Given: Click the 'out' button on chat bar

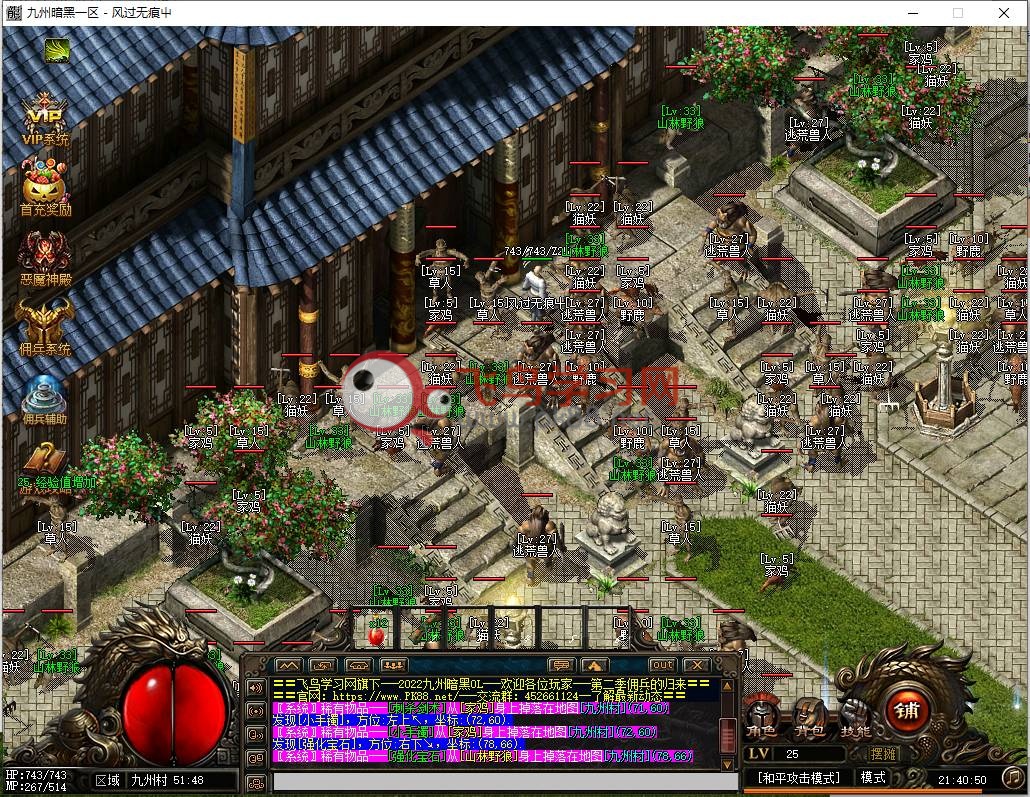Looking at the screenshot, I should click(x=662, y=664).
